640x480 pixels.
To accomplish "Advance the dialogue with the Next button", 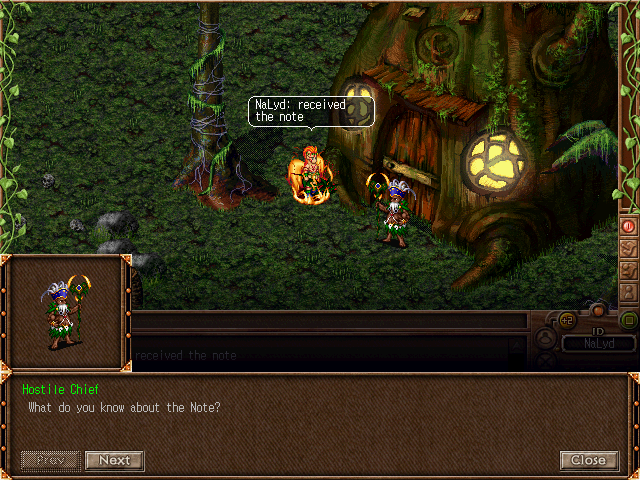I will point(115,460).
